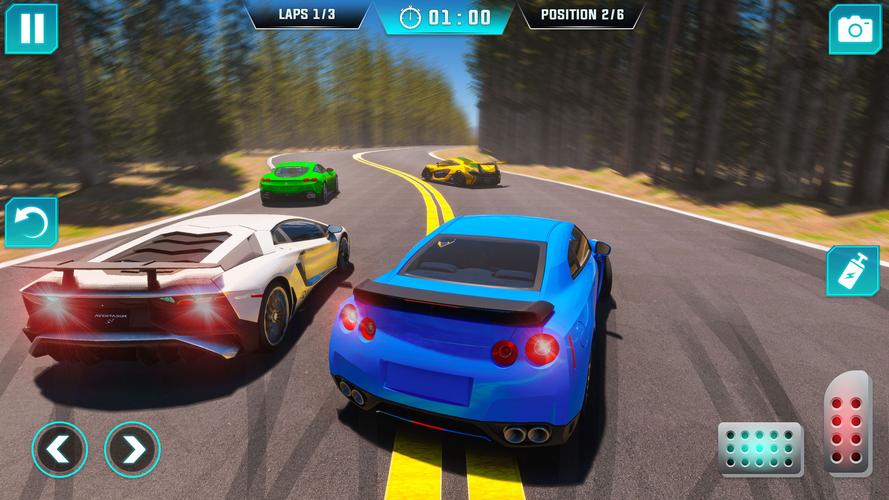
Task: Activate the nitro boost
Action: coord(852,271)
